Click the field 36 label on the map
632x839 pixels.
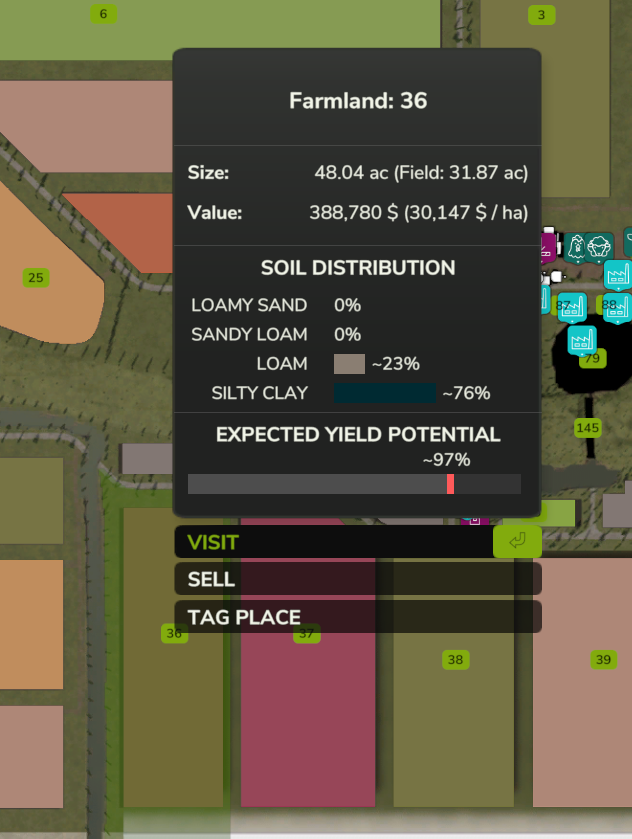click(175, 634)
